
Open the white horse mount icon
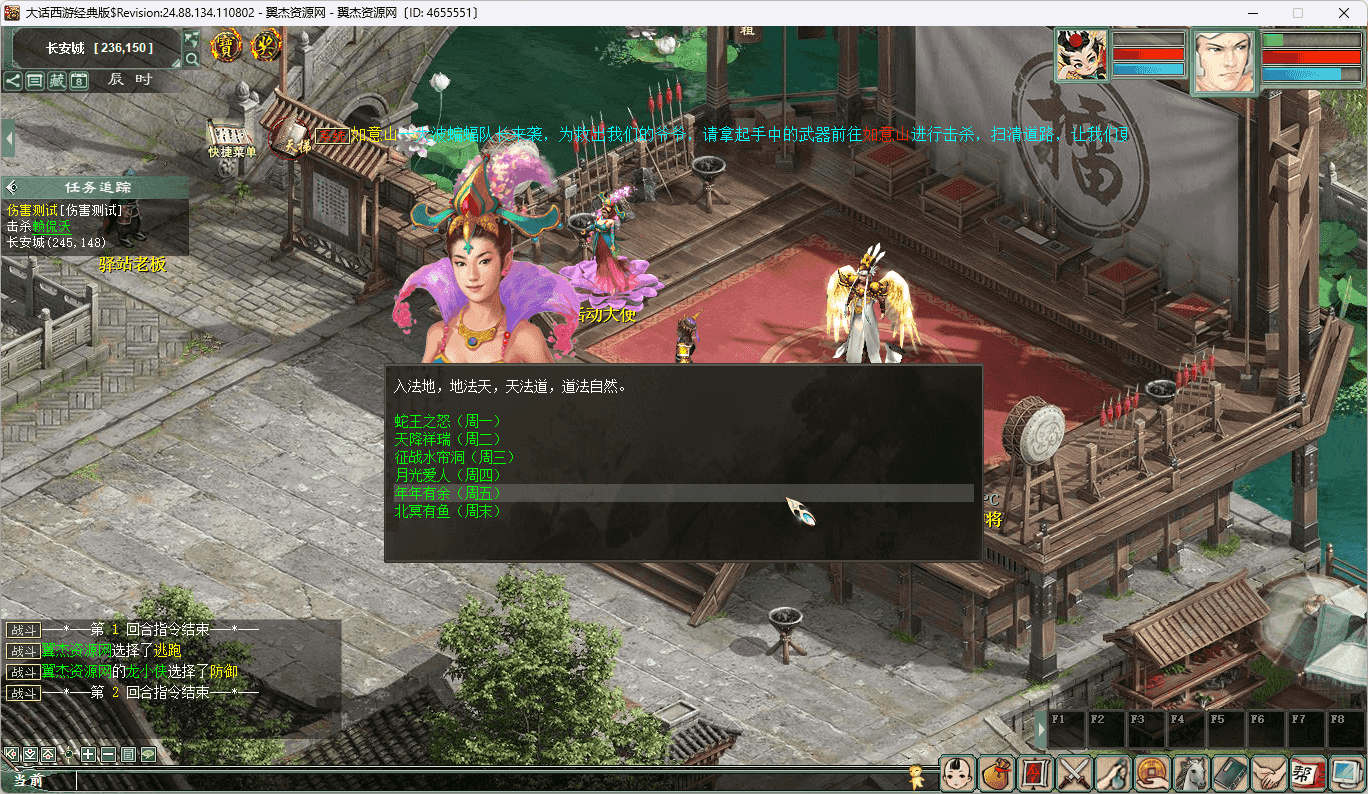point(1191,774)
